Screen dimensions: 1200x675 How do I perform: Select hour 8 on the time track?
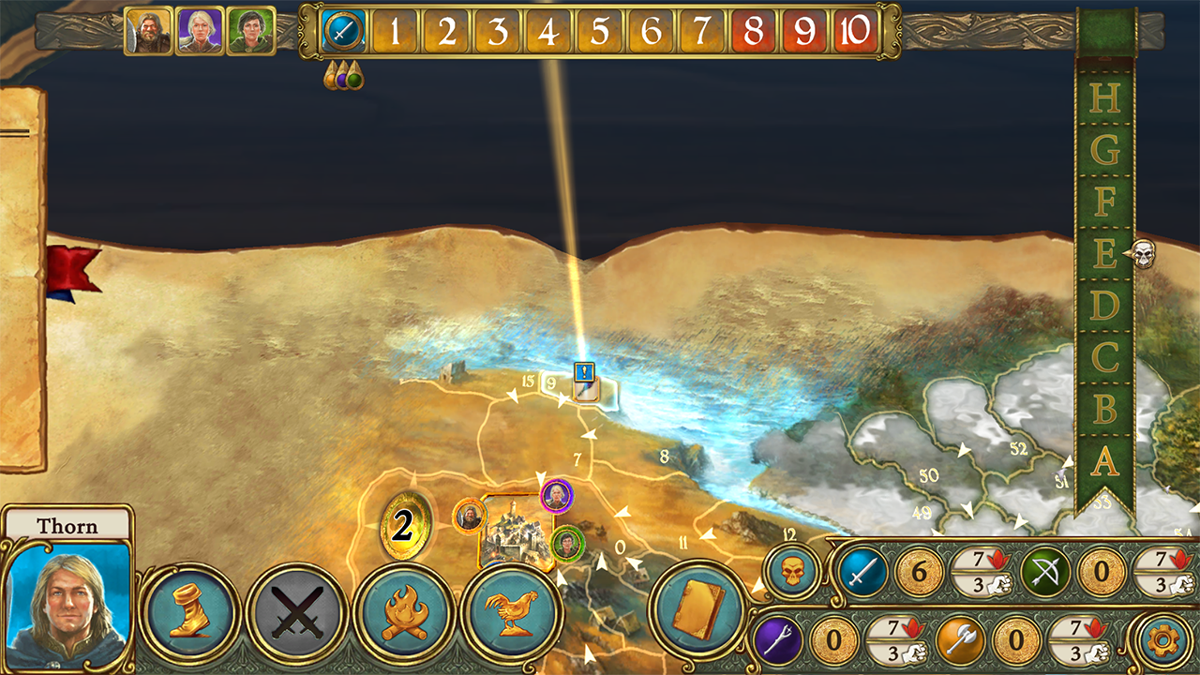(753, 32)
